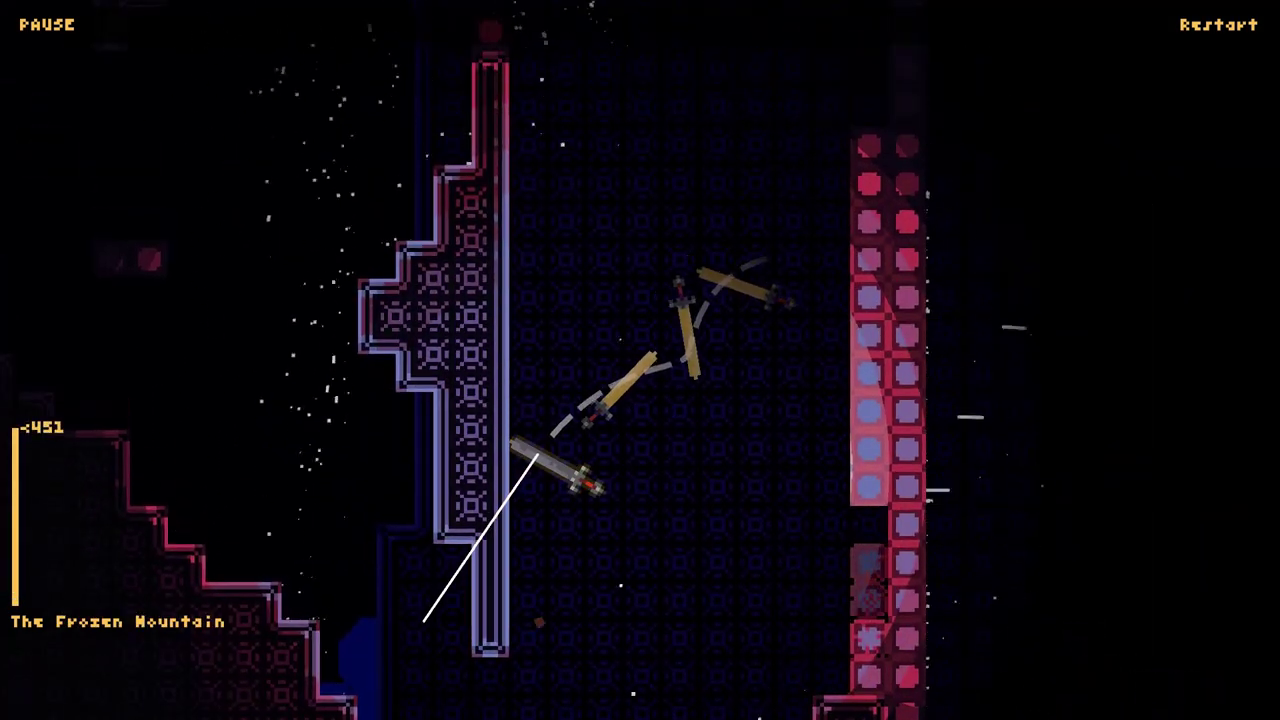Click the small orange debris near the bottom
Image resolution: width=1280 pixels, height=720 pixels.
[539, 621]
